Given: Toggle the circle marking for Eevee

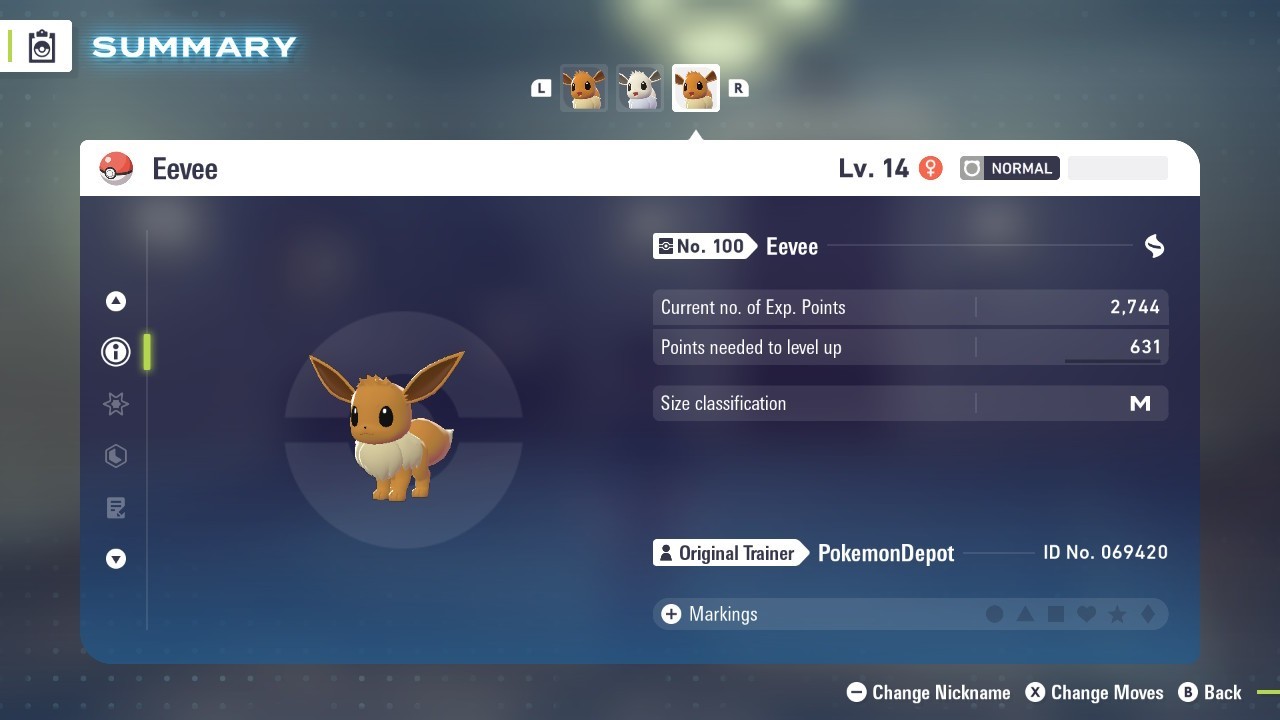Looking at the screenshot, I should click(995, 614).
